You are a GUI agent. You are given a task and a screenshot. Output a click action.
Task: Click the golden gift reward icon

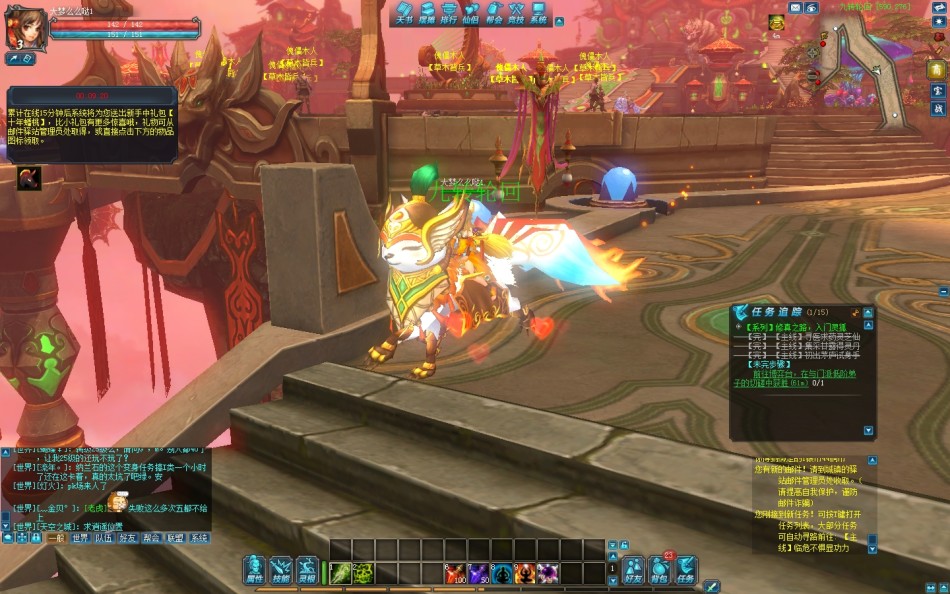[x=776, y=23]
